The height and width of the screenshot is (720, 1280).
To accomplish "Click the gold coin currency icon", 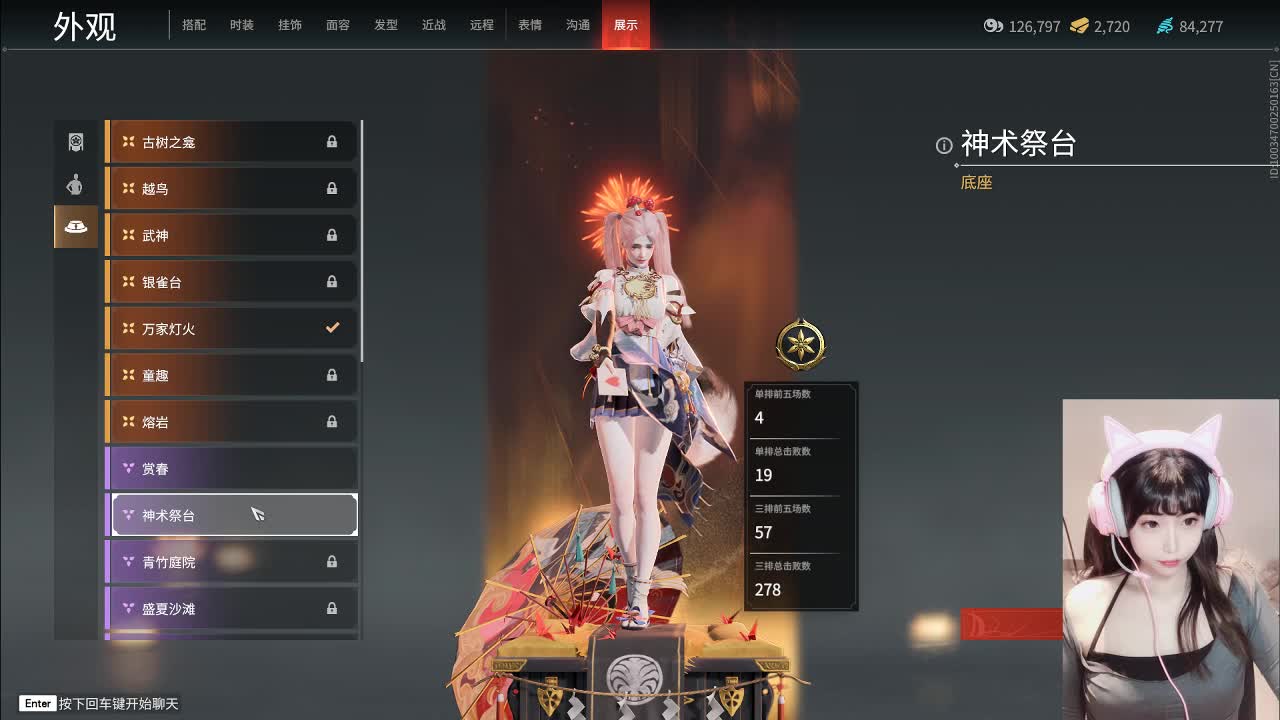I will [x=993, y=27].
